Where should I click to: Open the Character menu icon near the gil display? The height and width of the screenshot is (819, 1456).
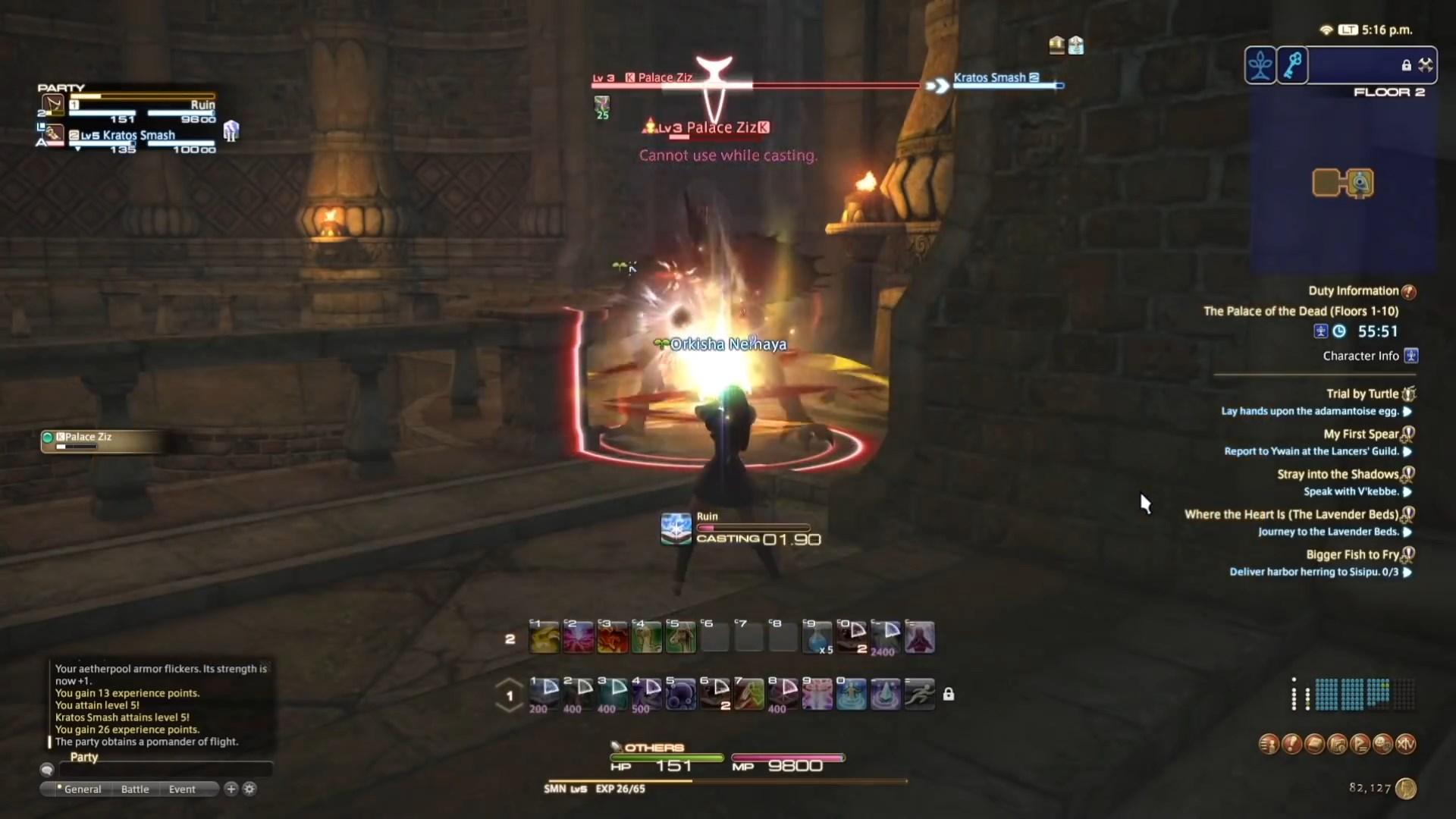point(1268,744)
